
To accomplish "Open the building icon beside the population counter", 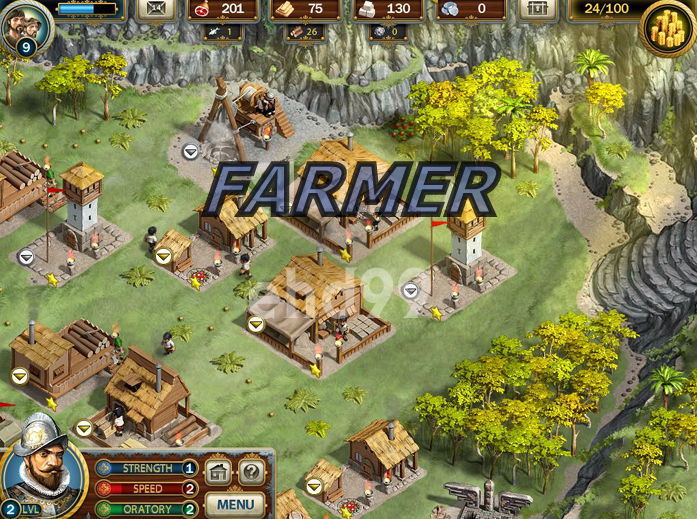I will click(537, 9).
